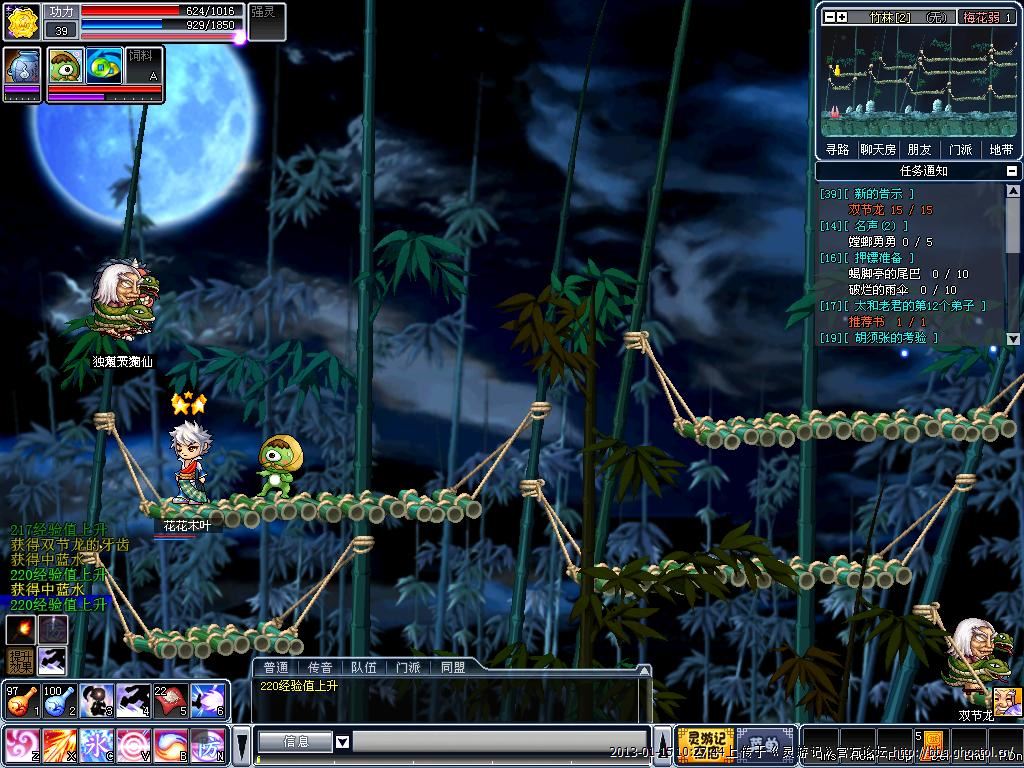Zoom out the minimap with minus button
The width and height of the screenshot is (1024, 768).
829,17
